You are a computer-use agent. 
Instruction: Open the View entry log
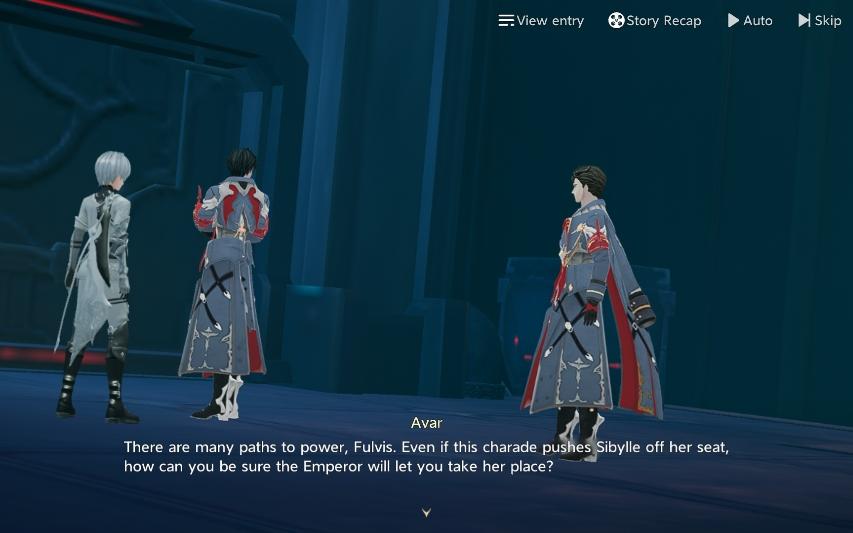pos(541,20)
